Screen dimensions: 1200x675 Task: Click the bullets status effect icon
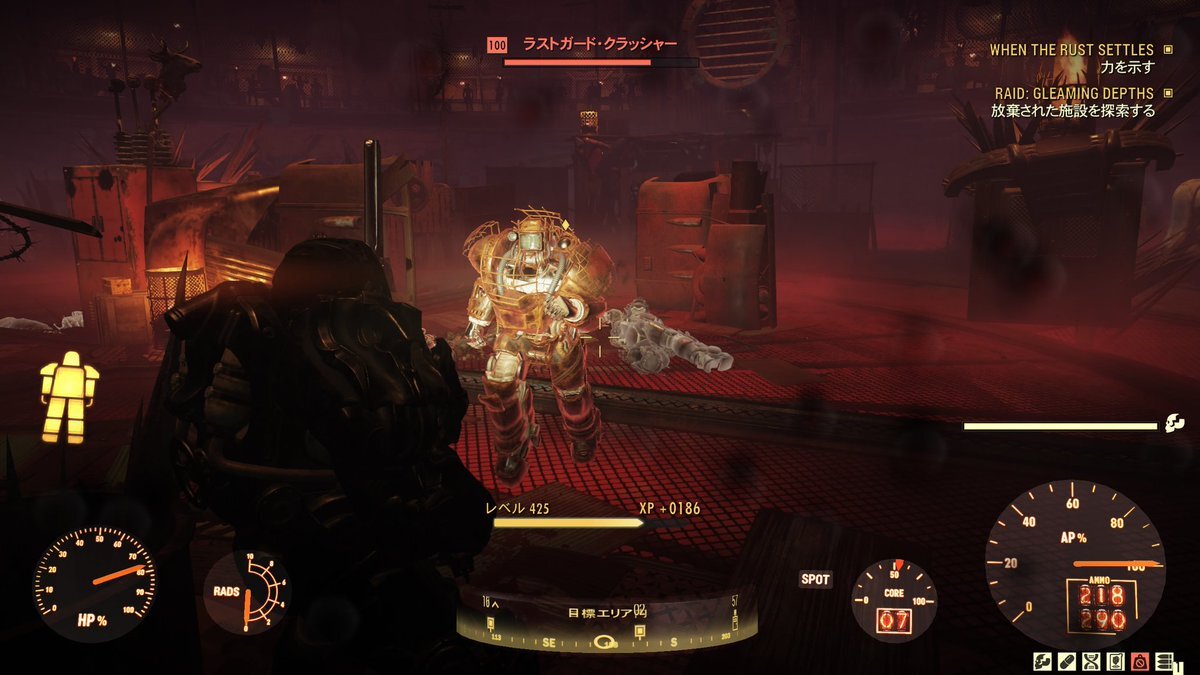1164,661
